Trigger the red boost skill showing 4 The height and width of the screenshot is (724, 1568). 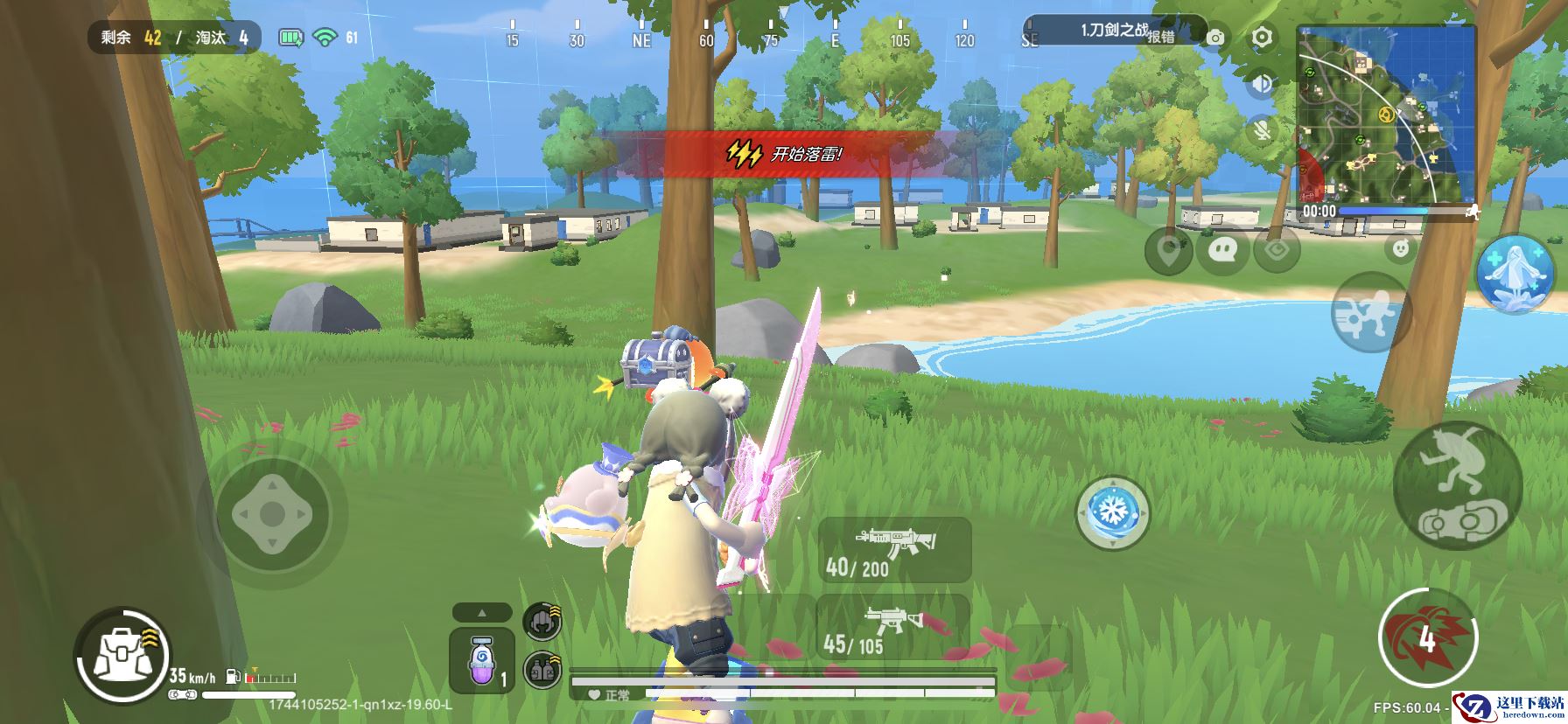[x=1426, y=637]
